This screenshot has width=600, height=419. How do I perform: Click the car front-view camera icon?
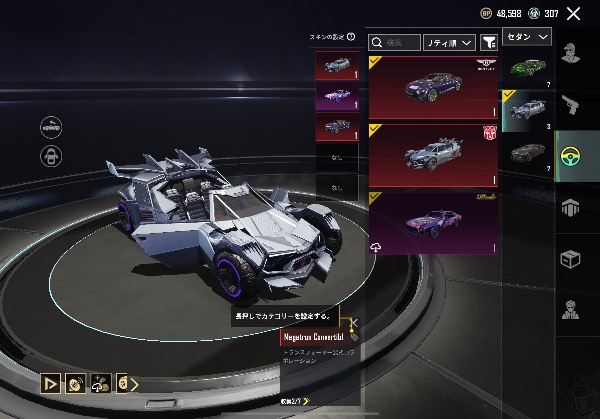[52, 157]
